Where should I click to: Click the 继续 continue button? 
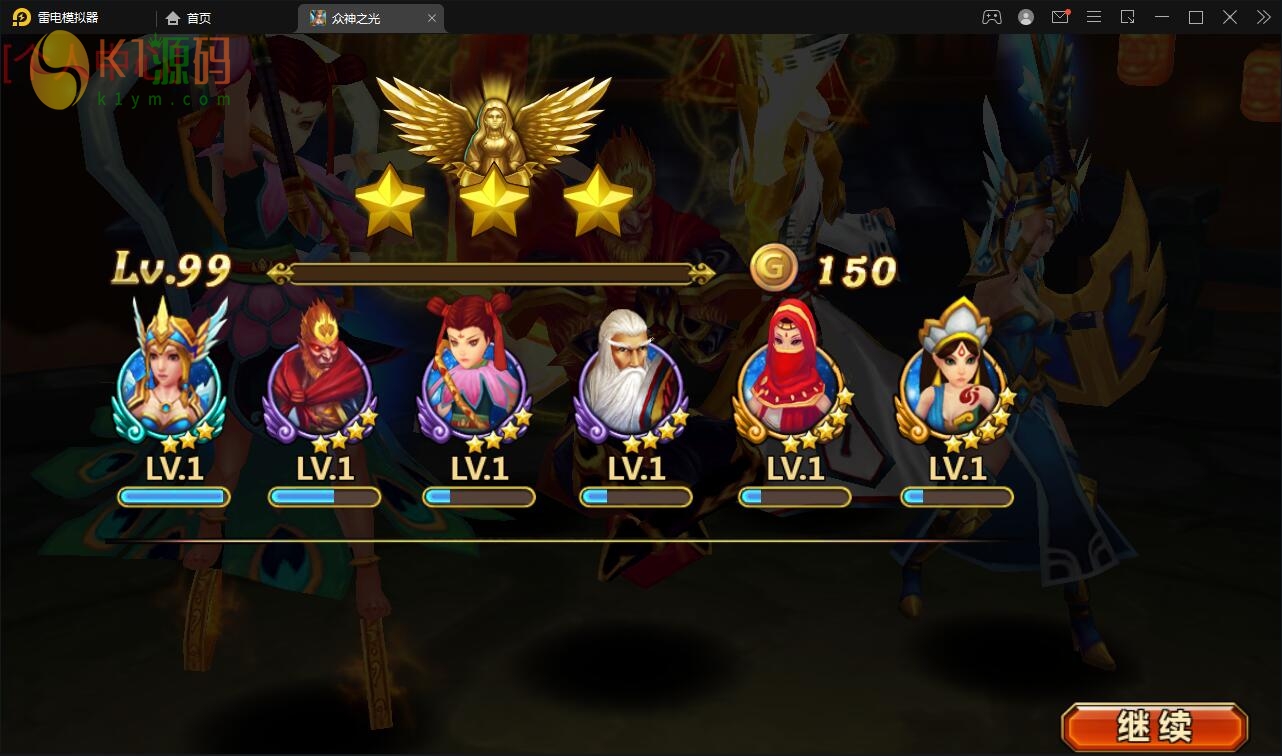coord(1154,726)
